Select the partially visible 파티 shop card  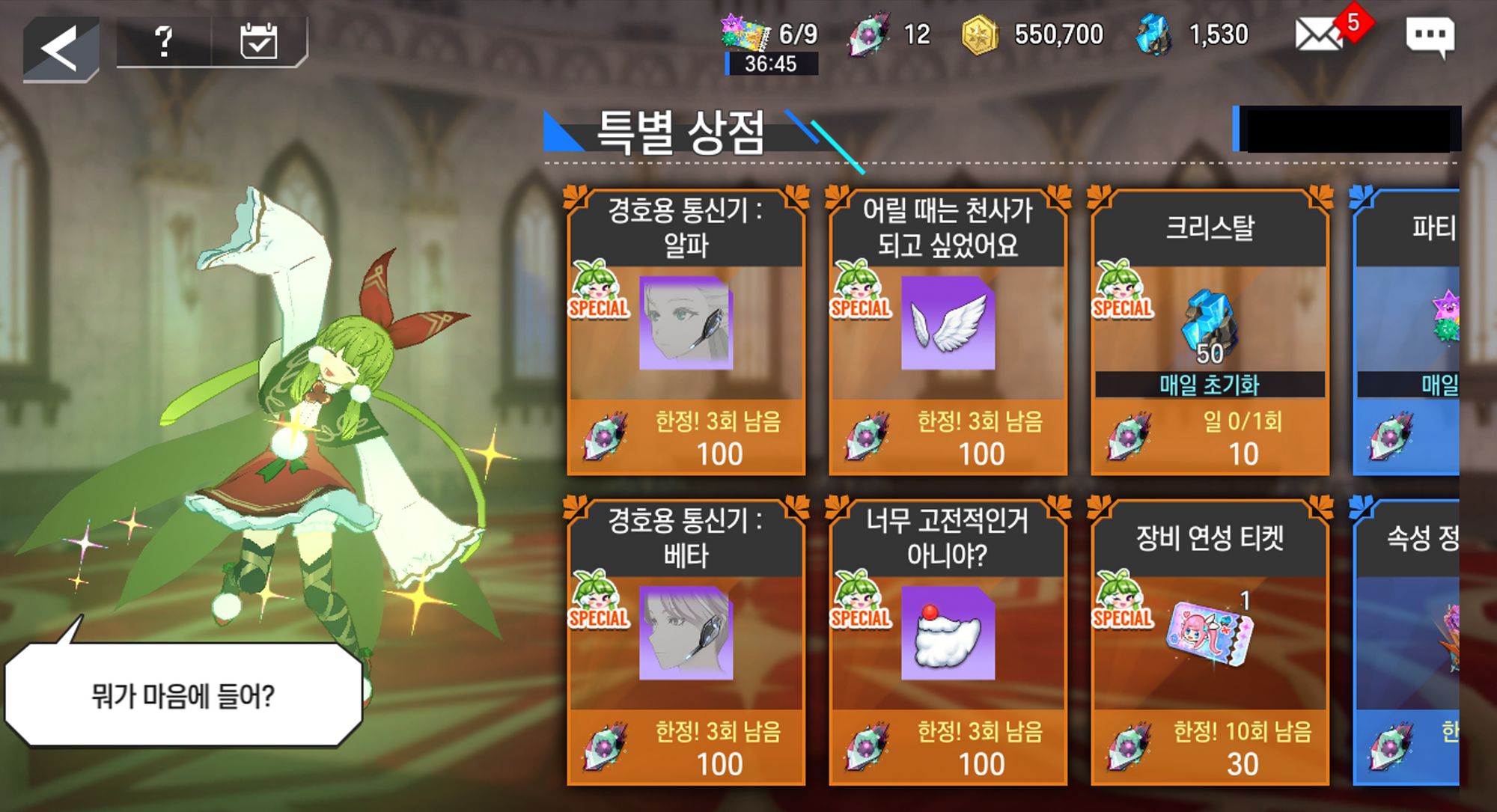tap(1407, 332)
